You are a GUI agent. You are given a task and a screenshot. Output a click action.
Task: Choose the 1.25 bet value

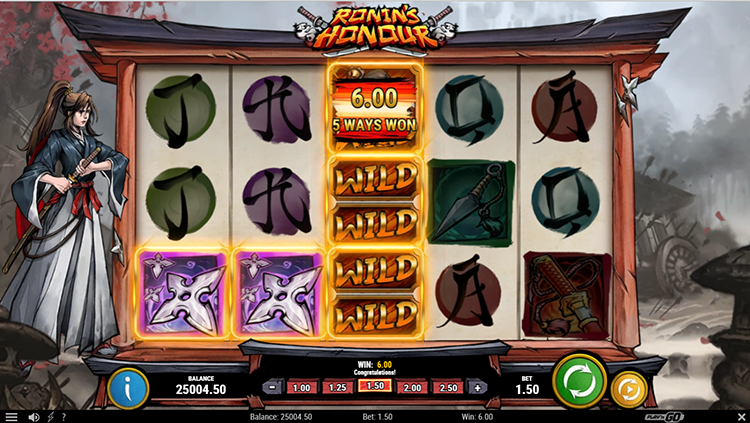337,387
